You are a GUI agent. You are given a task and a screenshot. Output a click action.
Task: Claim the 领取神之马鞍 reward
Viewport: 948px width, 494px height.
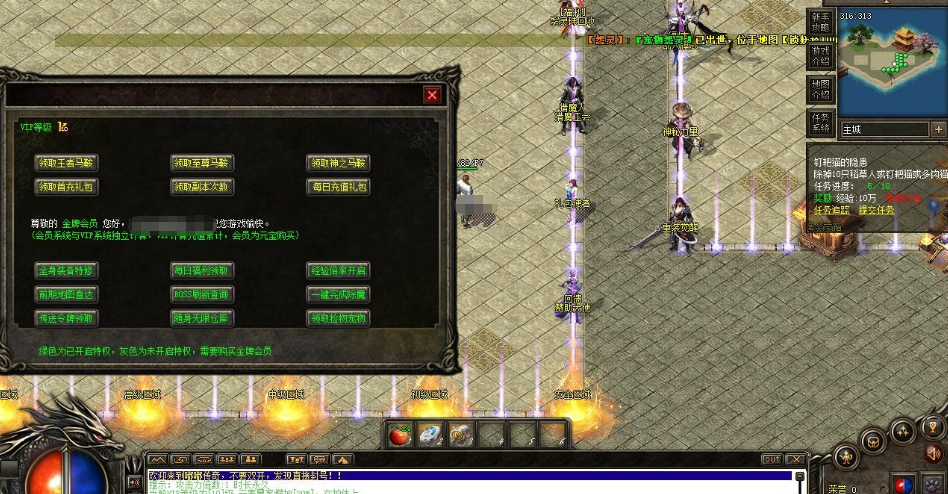[x=338, y=163]
